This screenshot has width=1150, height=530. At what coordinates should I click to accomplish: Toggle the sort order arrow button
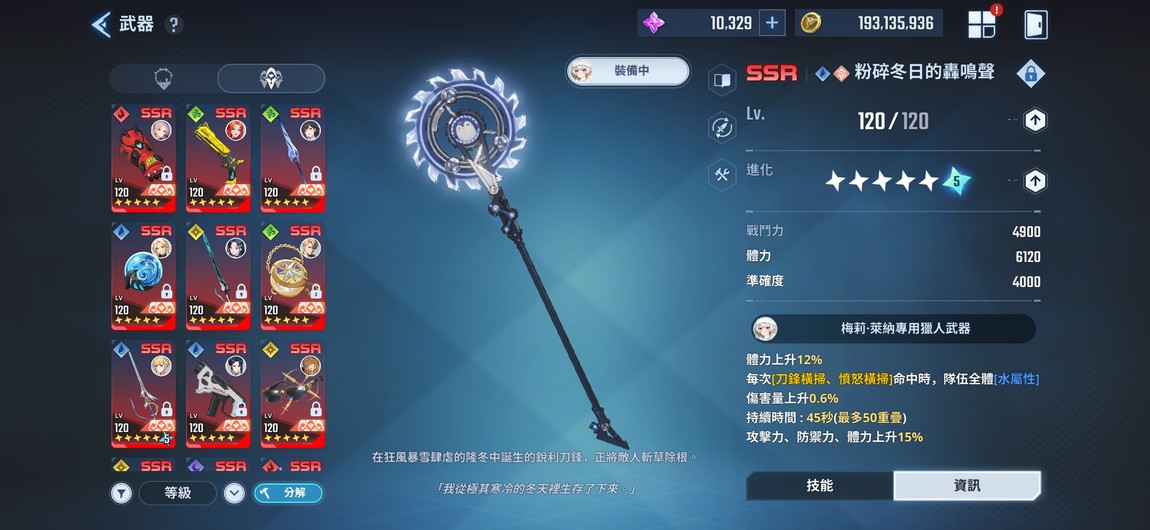click(234, 492)
